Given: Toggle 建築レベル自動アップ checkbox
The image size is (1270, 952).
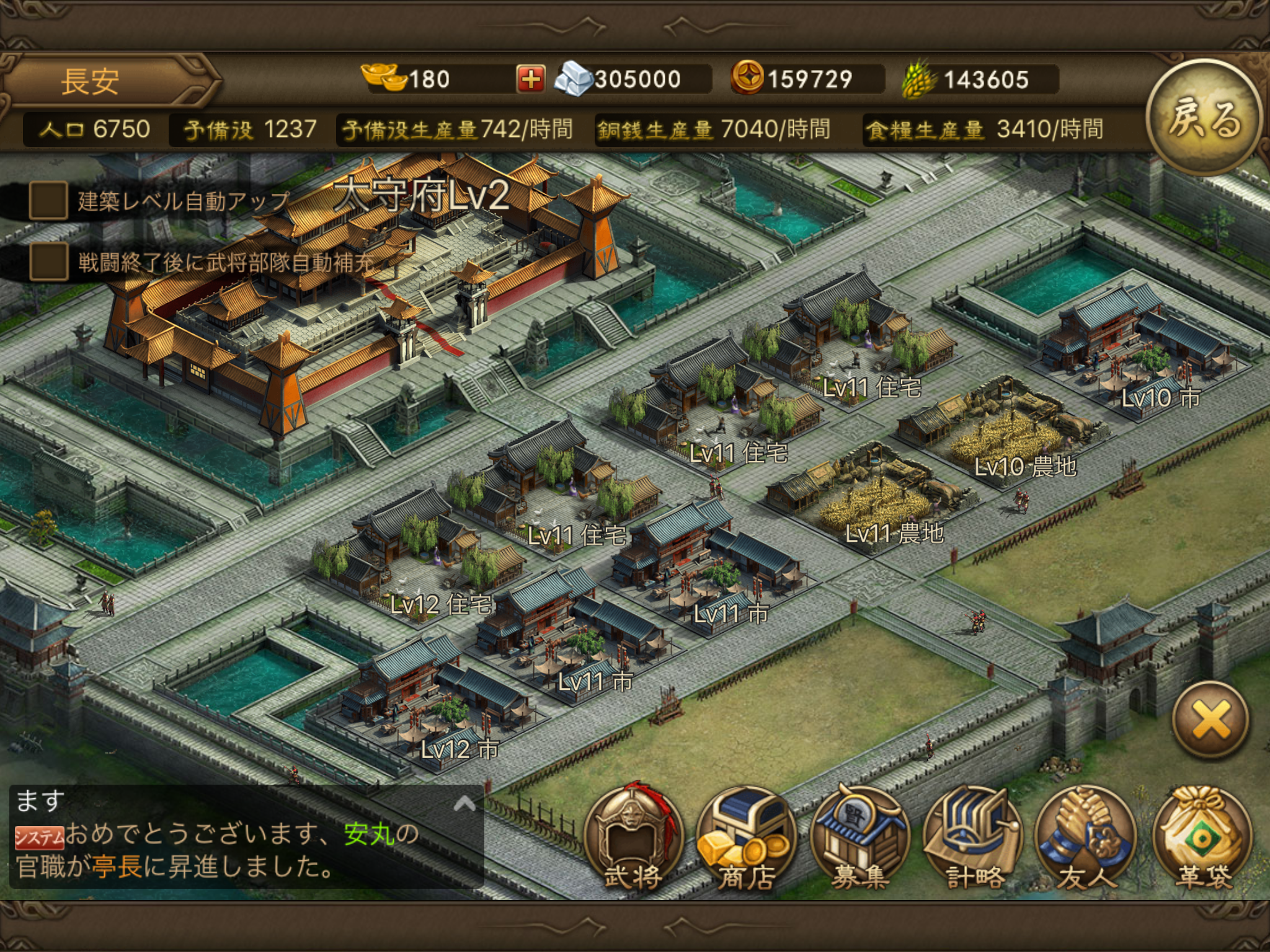Looking at the screenshot, I should pyautogui.click(x=48, y=200).
